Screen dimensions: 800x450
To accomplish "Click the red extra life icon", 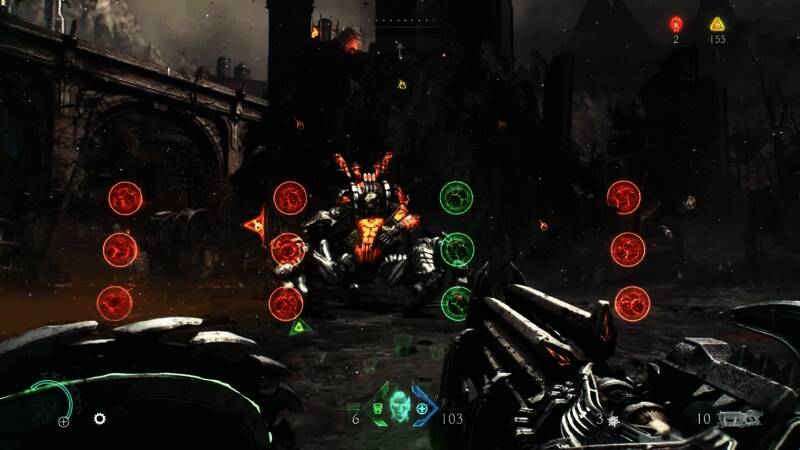I will pyautogui.click(x=676, y=24).
